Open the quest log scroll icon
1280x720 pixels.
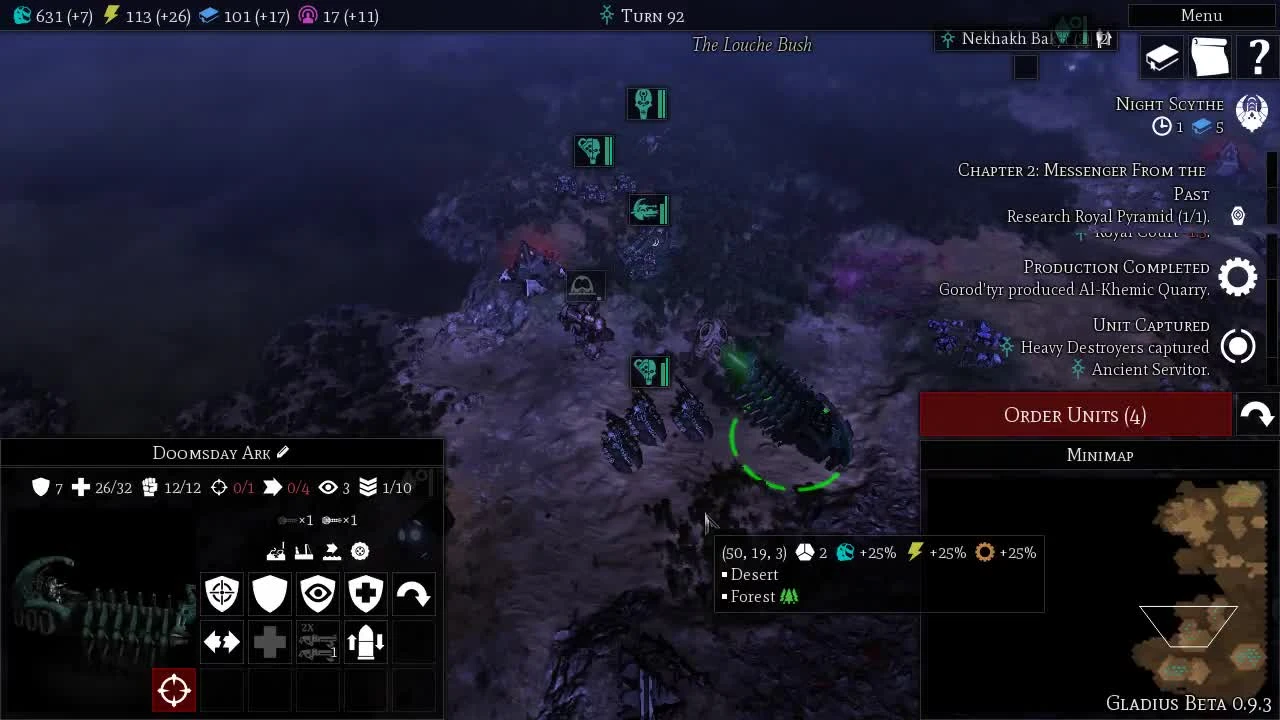1210,57
